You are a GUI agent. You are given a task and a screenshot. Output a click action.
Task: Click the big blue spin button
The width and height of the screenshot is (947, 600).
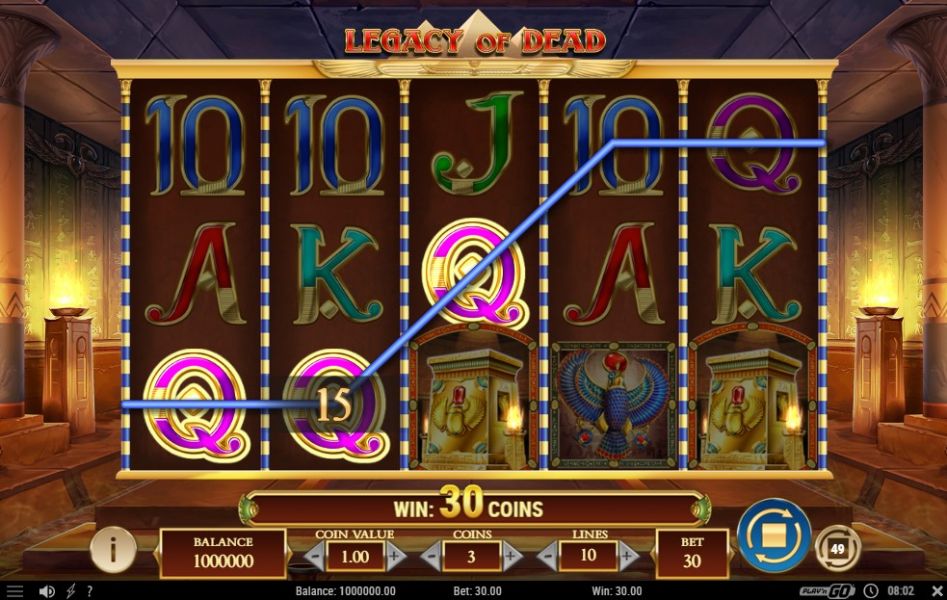pyautogui.click(x=774, y=534)
